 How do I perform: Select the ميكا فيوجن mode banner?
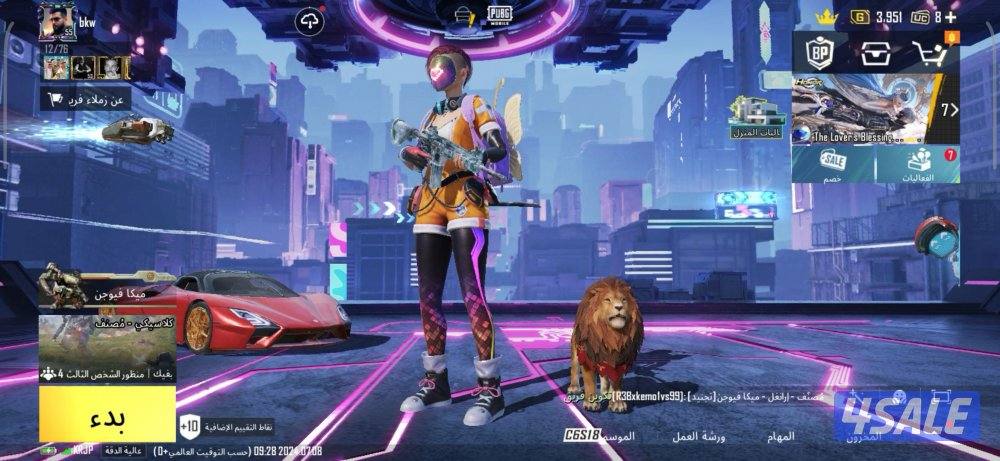(107, 293)
